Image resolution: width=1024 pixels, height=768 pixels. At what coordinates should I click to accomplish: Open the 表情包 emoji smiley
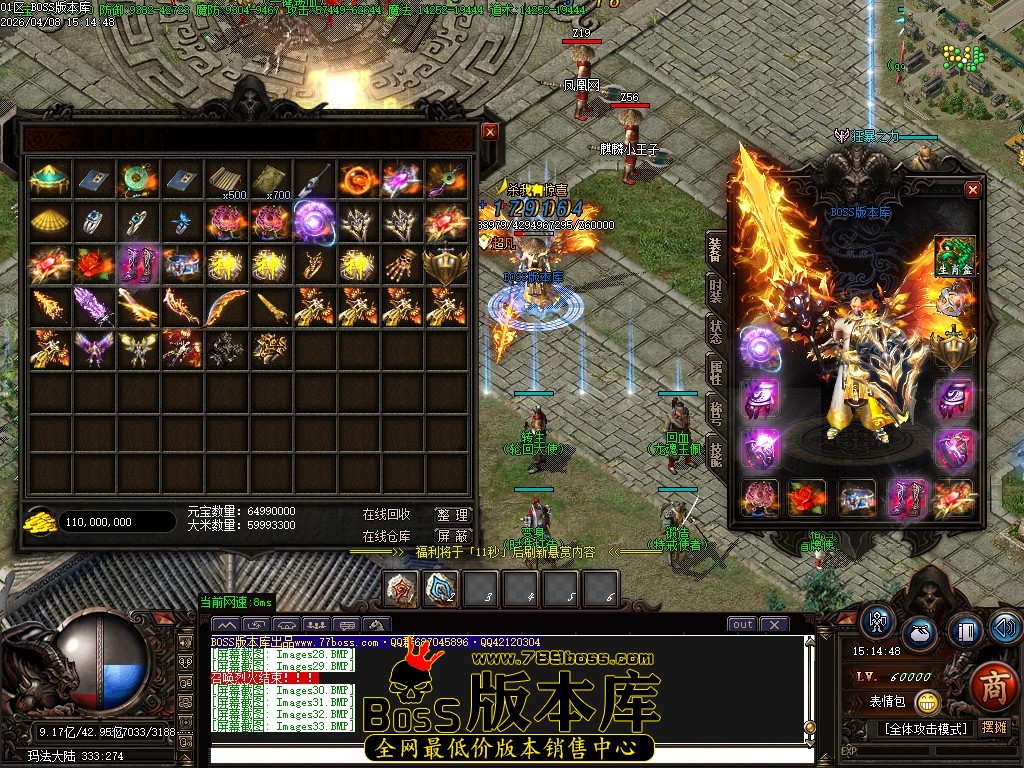(927, 702)
